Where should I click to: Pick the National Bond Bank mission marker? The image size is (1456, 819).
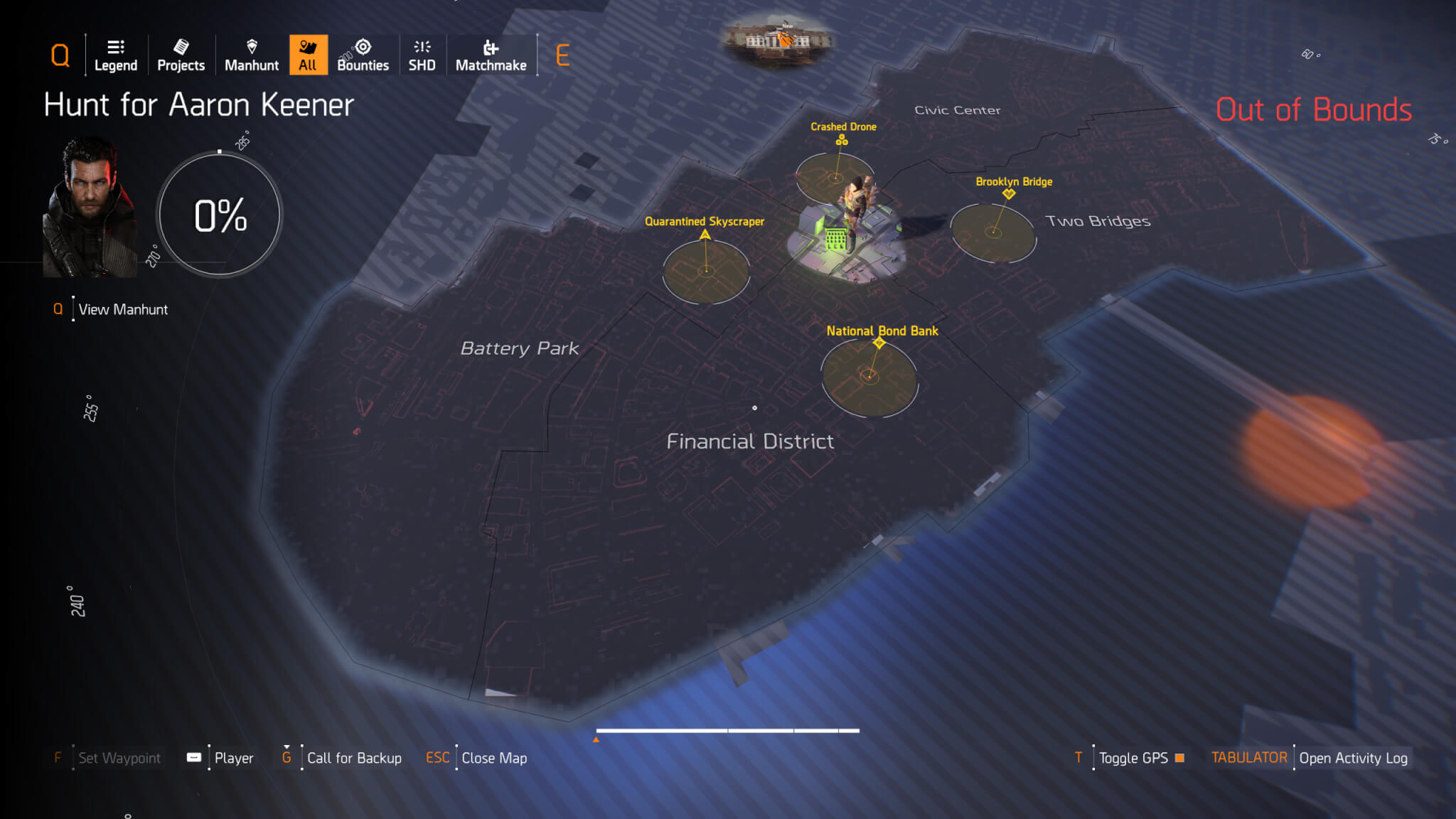point(879,343)
